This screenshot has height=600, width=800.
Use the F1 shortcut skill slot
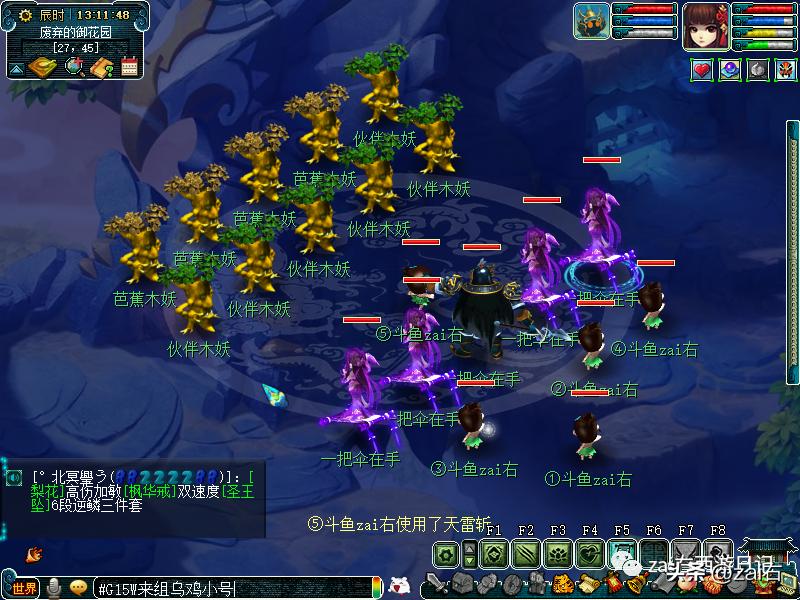point(492,553)
